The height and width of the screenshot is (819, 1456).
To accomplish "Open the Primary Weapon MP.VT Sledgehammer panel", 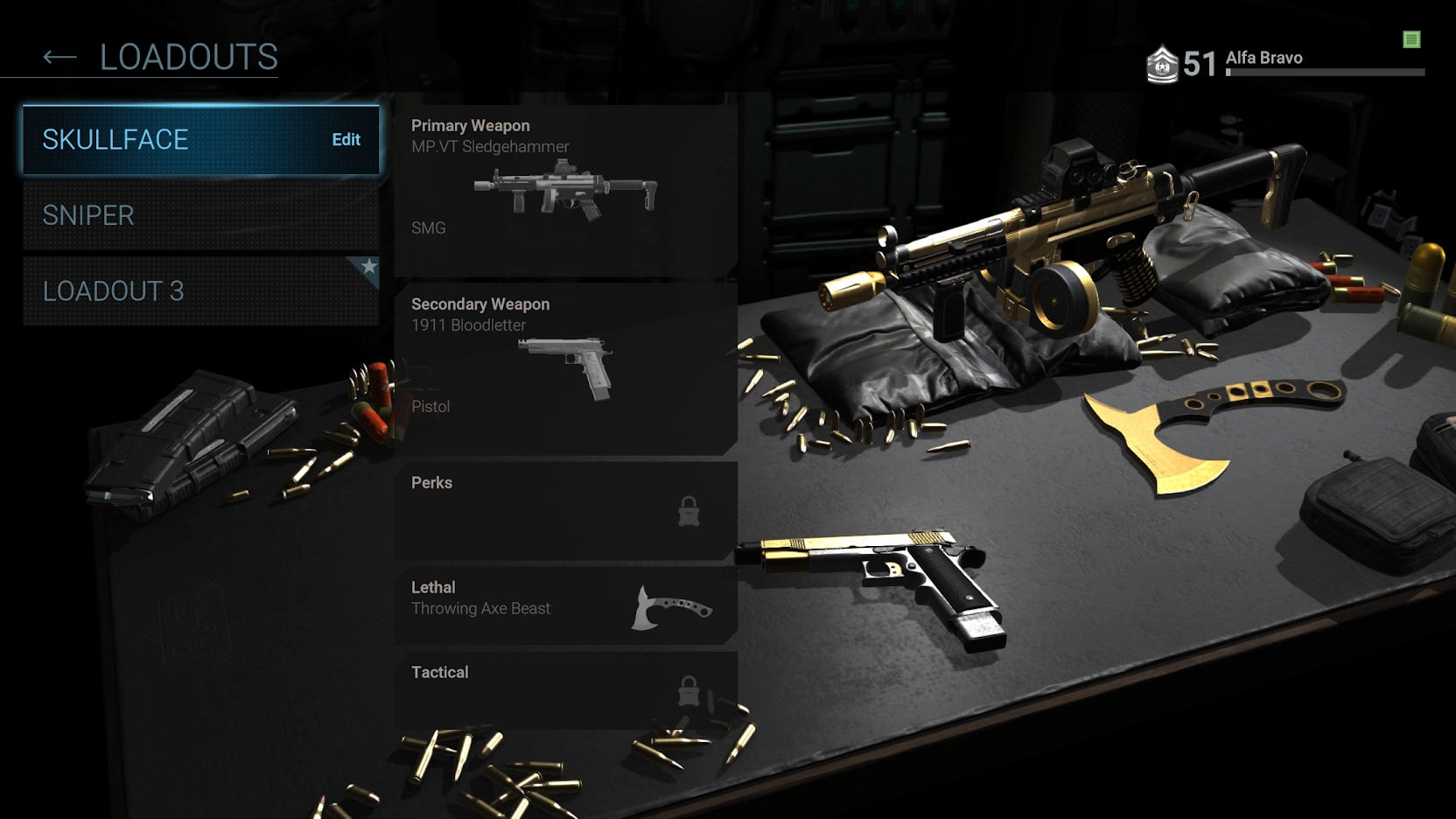I will point(565,190).
